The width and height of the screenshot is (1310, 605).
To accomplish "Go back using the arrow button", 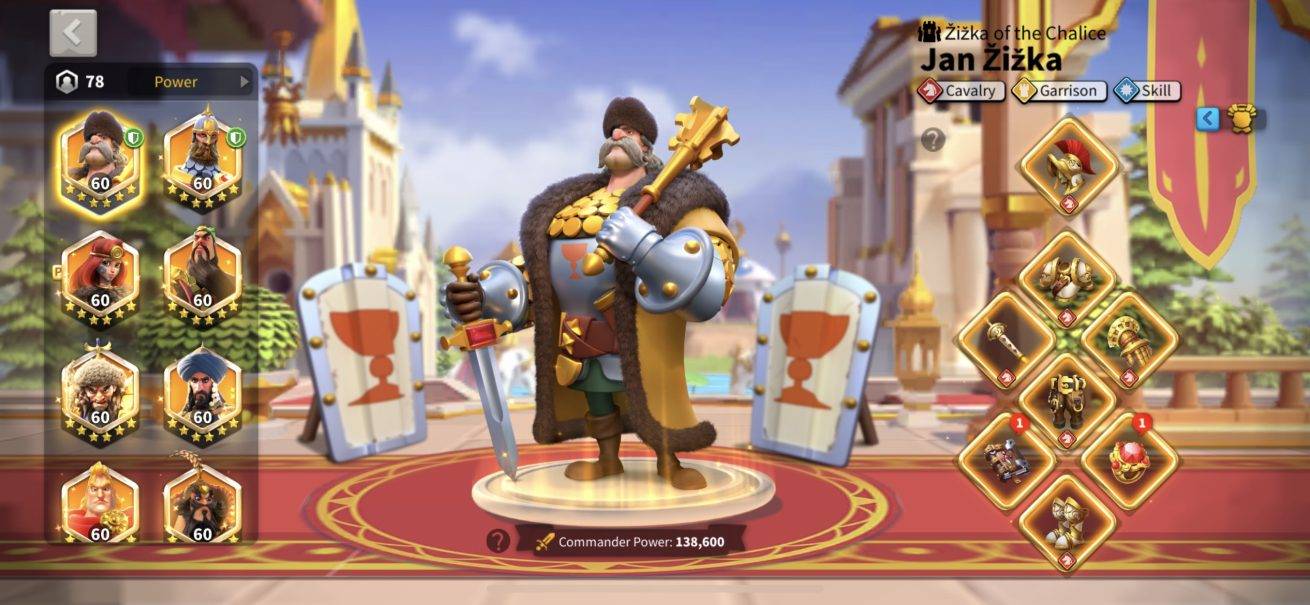I will (73, 33).
